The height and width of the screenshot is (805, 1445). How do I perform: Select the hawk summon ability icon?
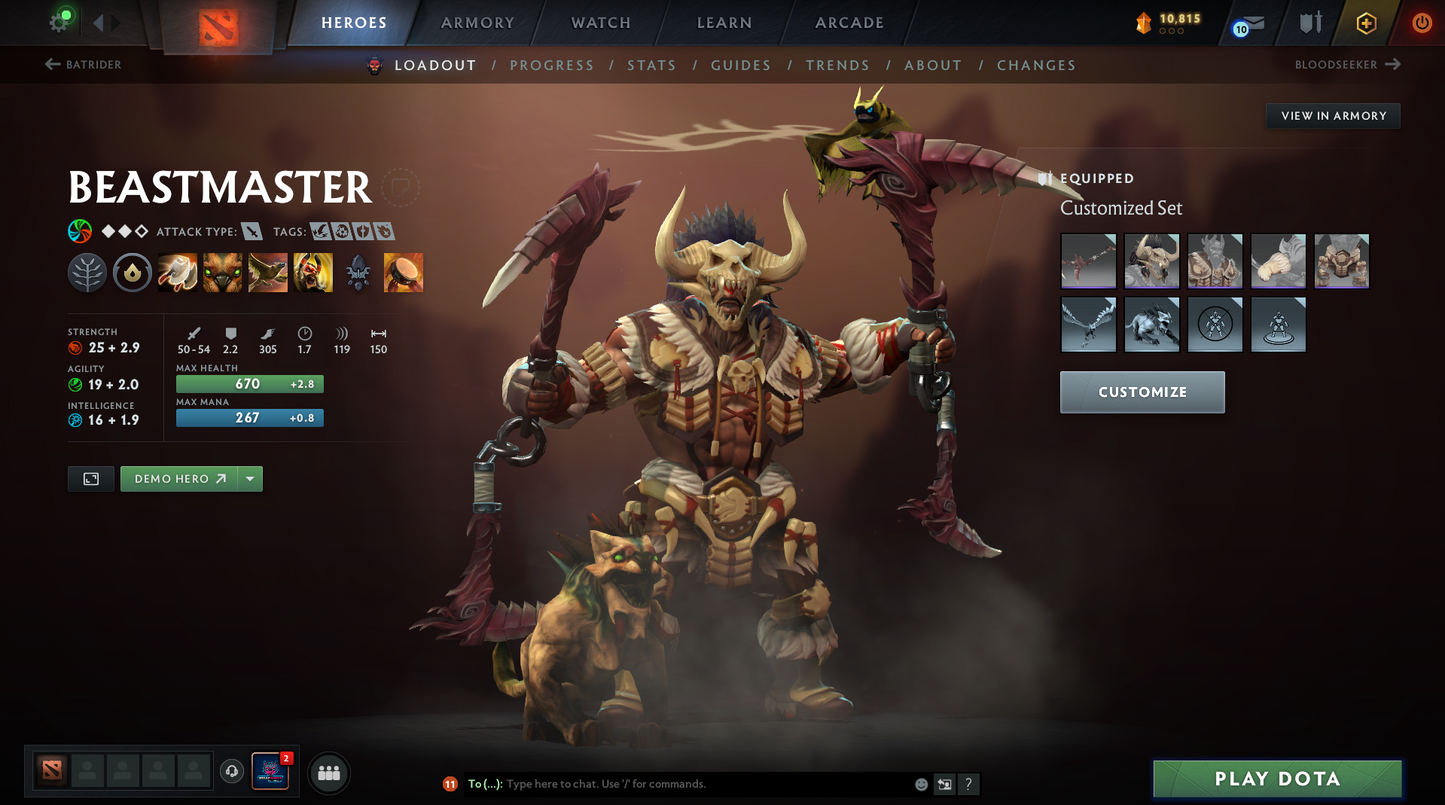[x=267, y=271]
